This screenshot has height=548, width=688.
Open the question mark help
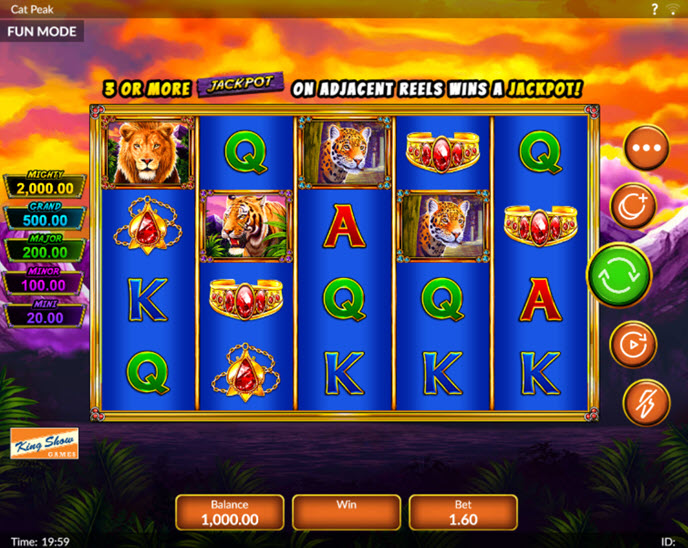tap(654, 9)
